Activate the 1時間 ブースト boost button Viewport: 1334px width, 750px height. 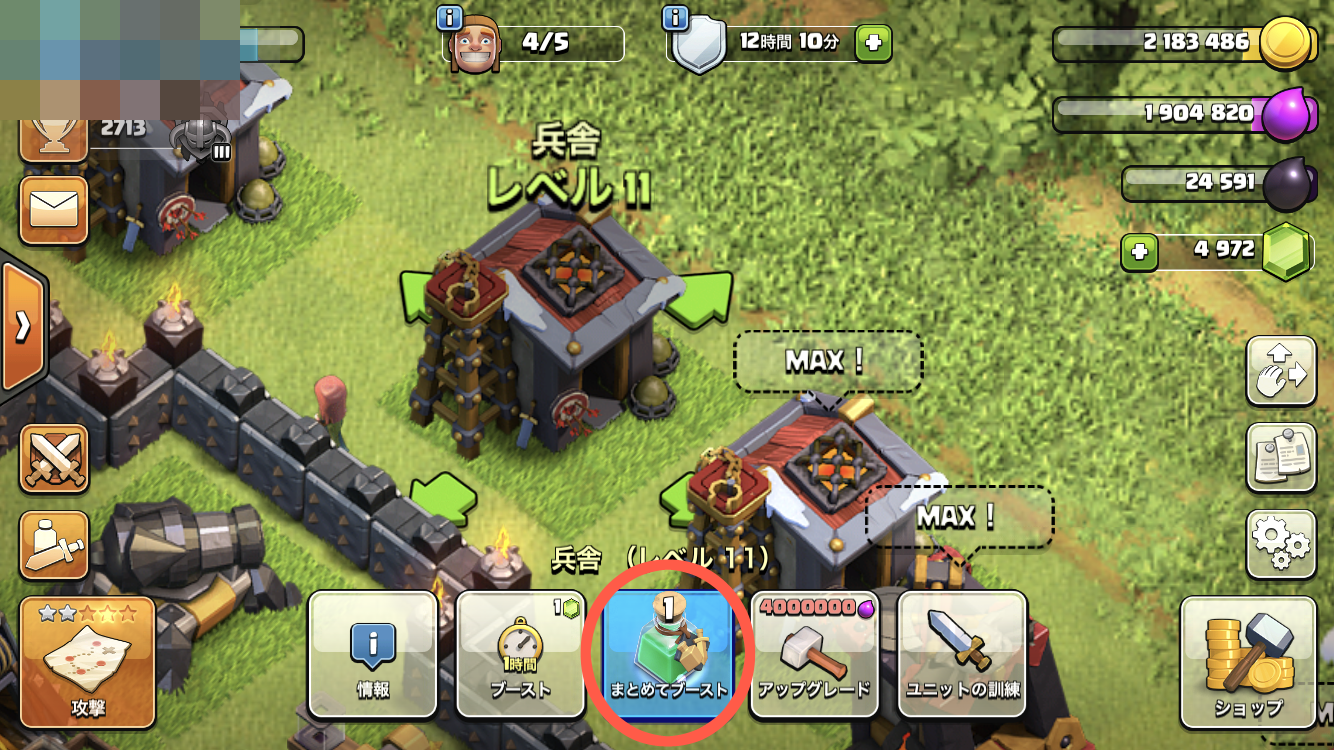point(520,654)
